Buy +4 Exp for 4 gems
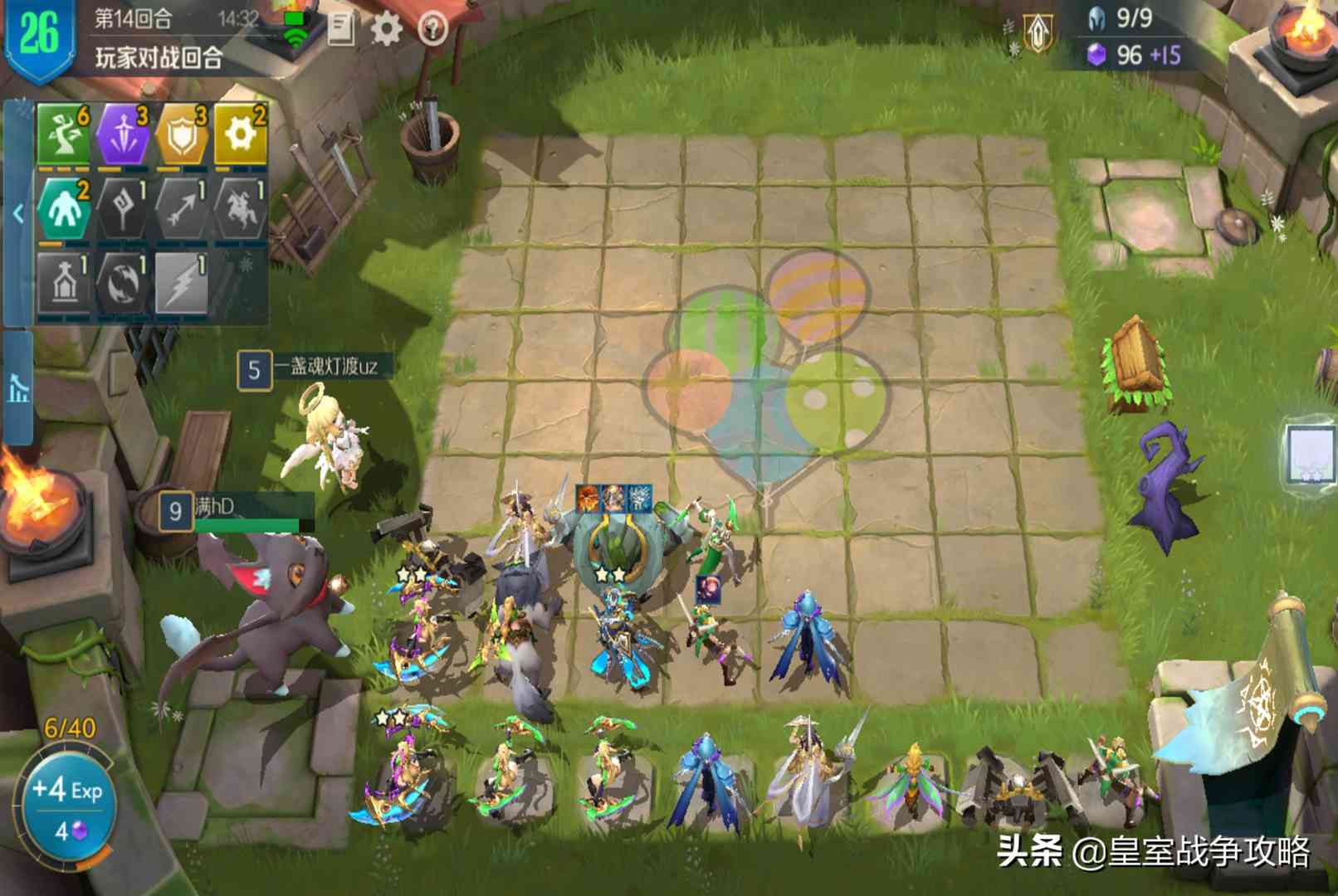The width and height of the screenshot is (1338, 896). coord(68,806)
